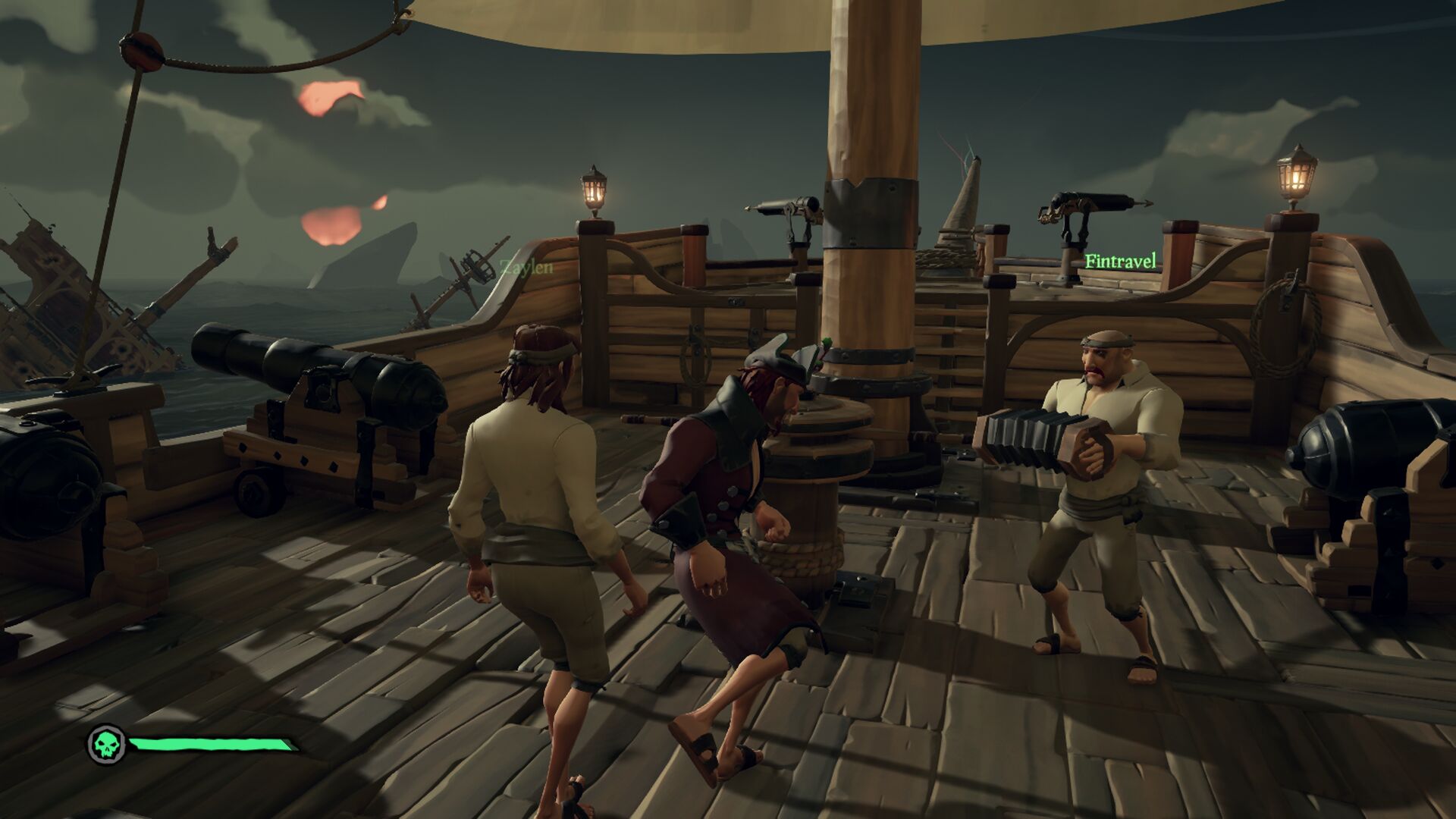Click the green skull health emblem
This screenshot has height=819, width=1456.
[107, 745]
